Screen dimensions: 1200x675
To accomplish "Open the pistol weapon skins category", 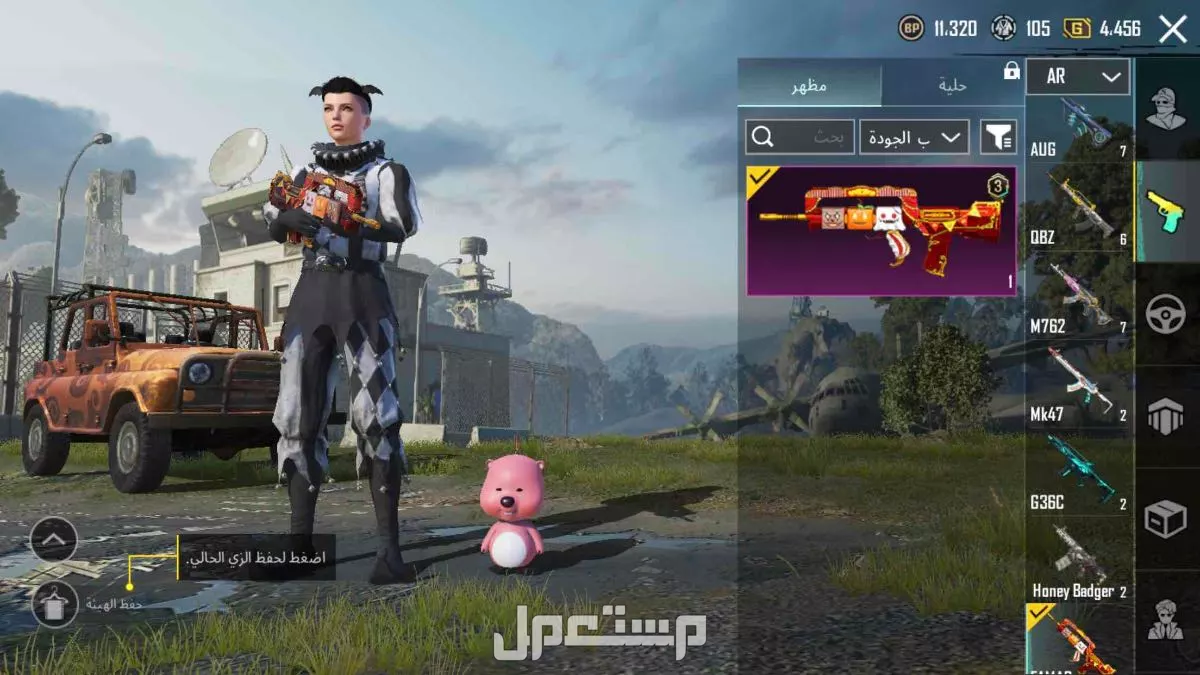I will 1166,212.
